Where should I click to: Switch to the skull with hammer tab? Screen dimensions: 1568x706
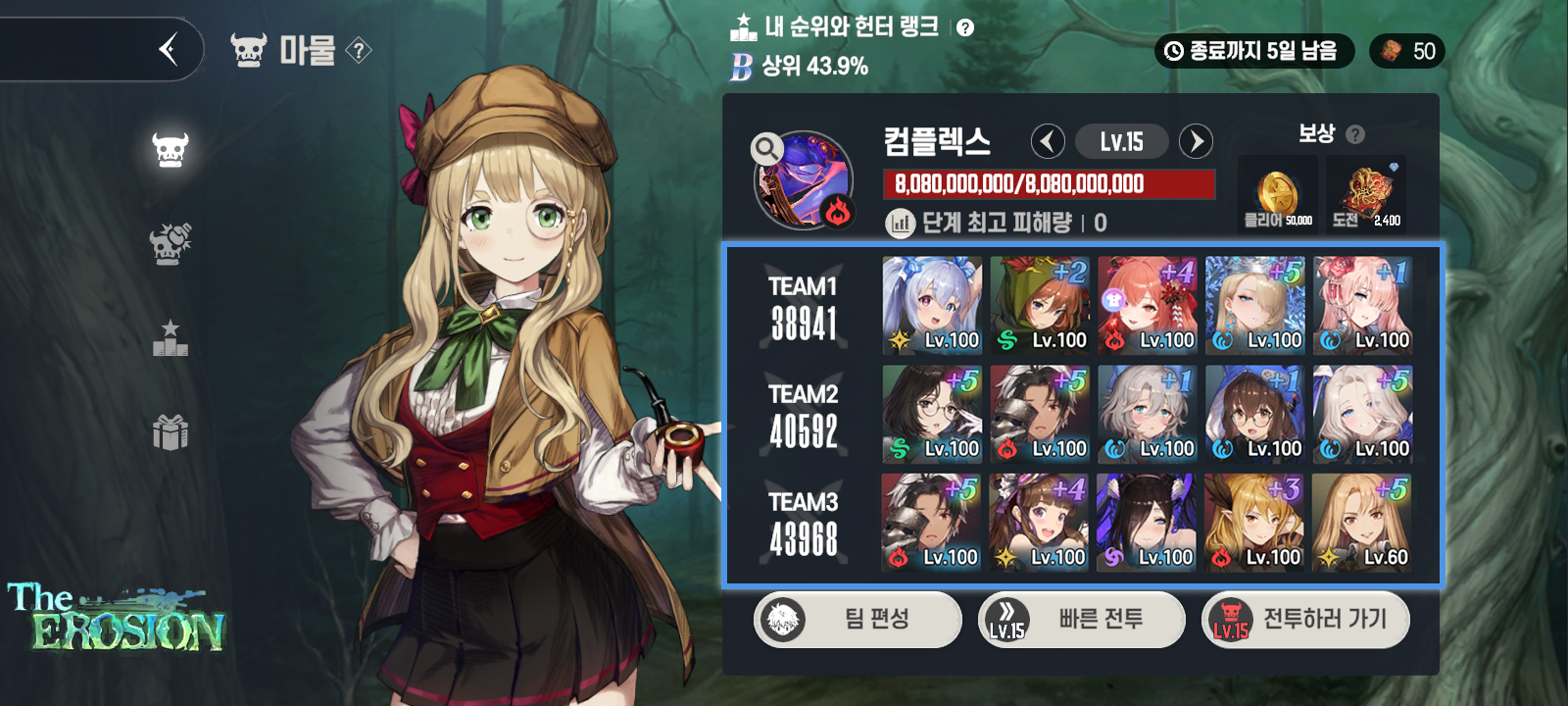click(170, 243)
